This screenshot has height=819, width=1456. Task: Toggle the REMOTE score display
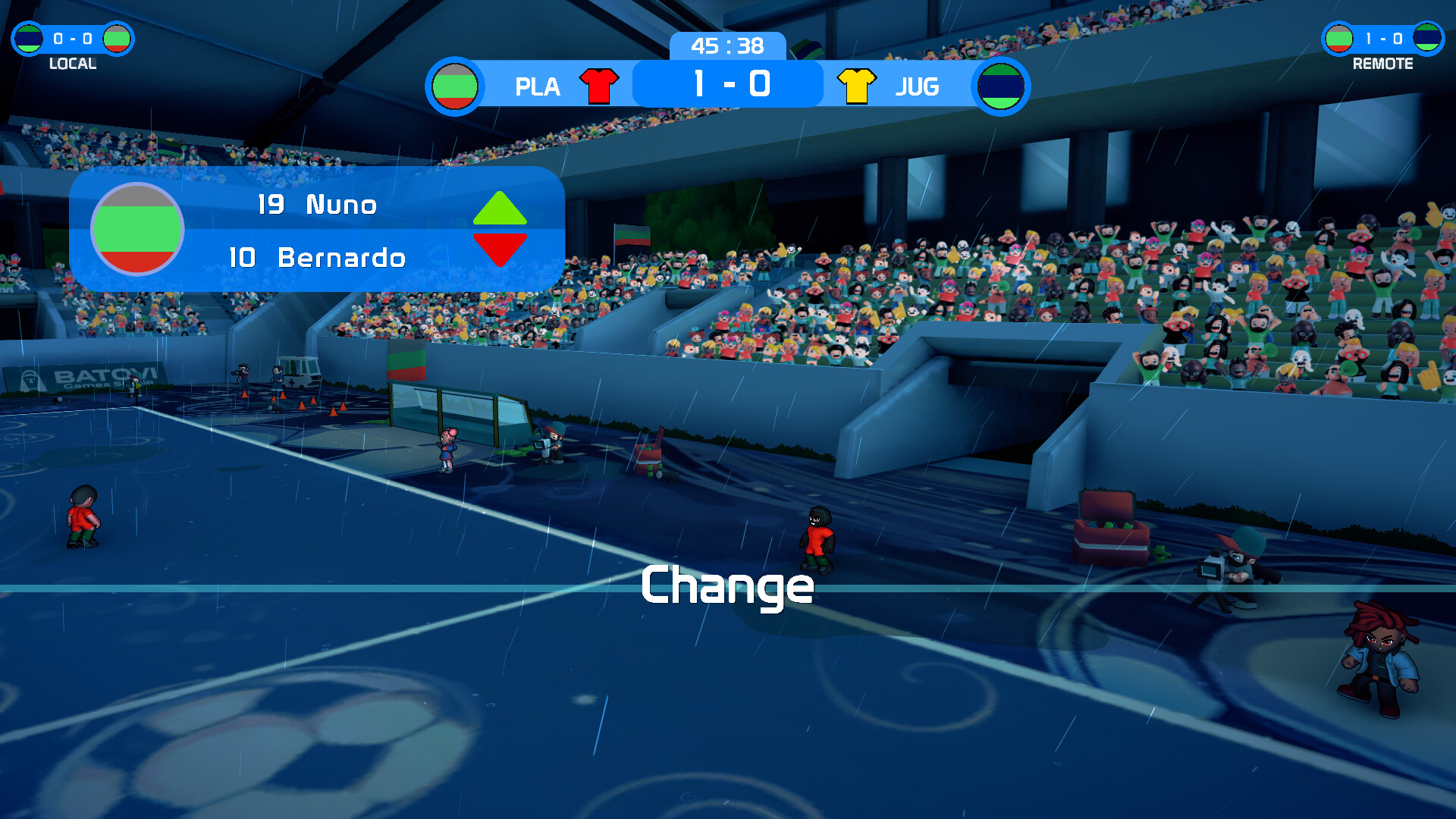pos(1384,36)
